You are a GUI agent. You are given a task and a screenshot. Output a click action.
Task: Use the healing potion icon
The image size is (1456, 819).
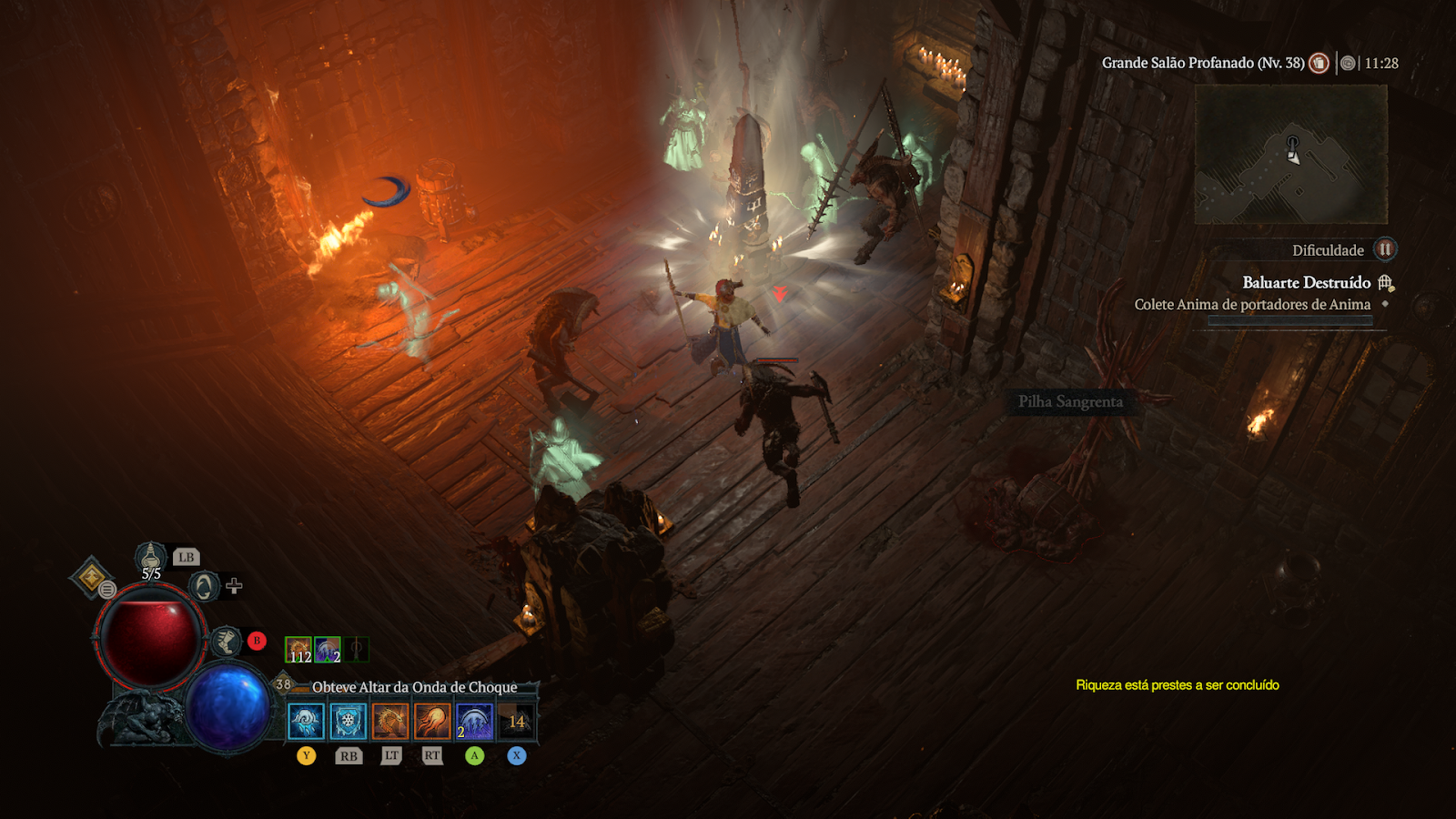click(151, 556)
